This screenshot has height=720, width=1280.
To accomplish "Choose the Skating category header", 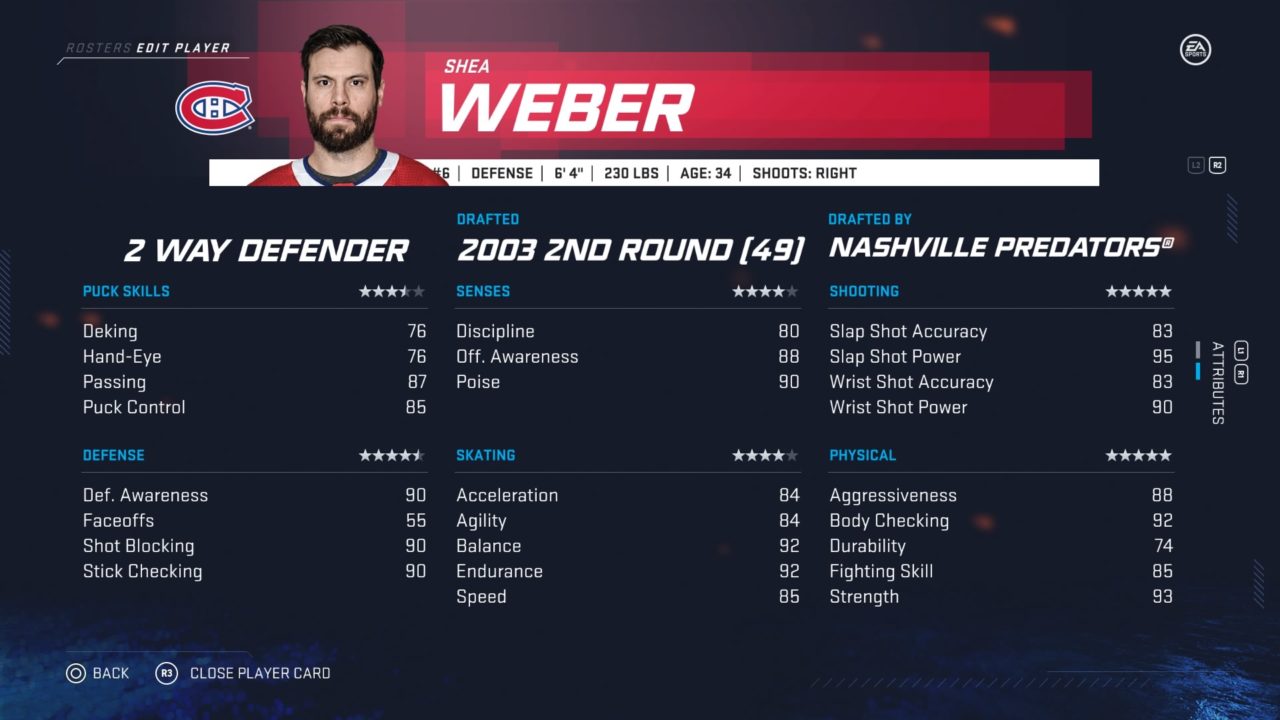I will (x=486, y=456).
